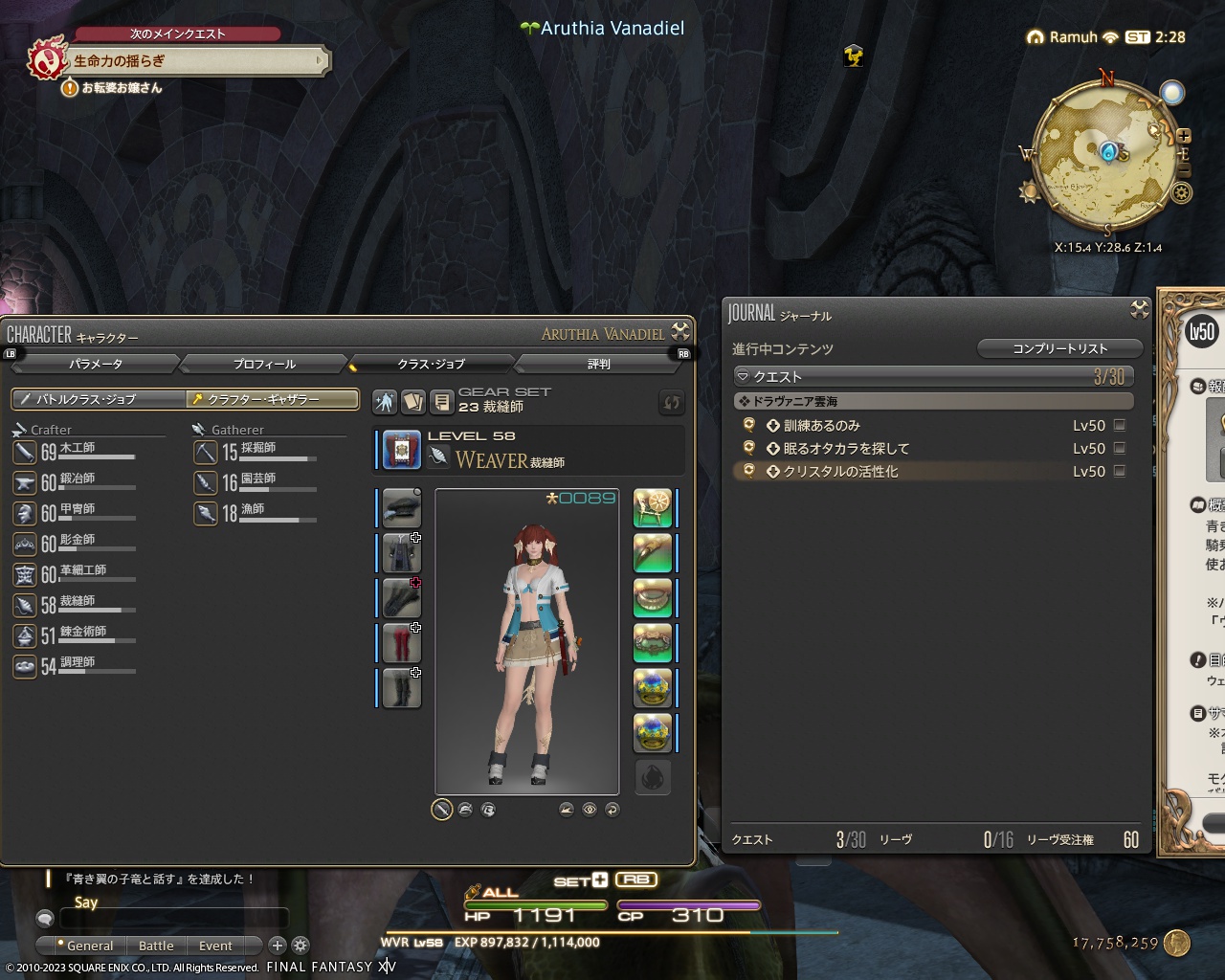1225x980 pixels.
Task: Switch to the Battle chat tab
Action: (x=156, y=946)
